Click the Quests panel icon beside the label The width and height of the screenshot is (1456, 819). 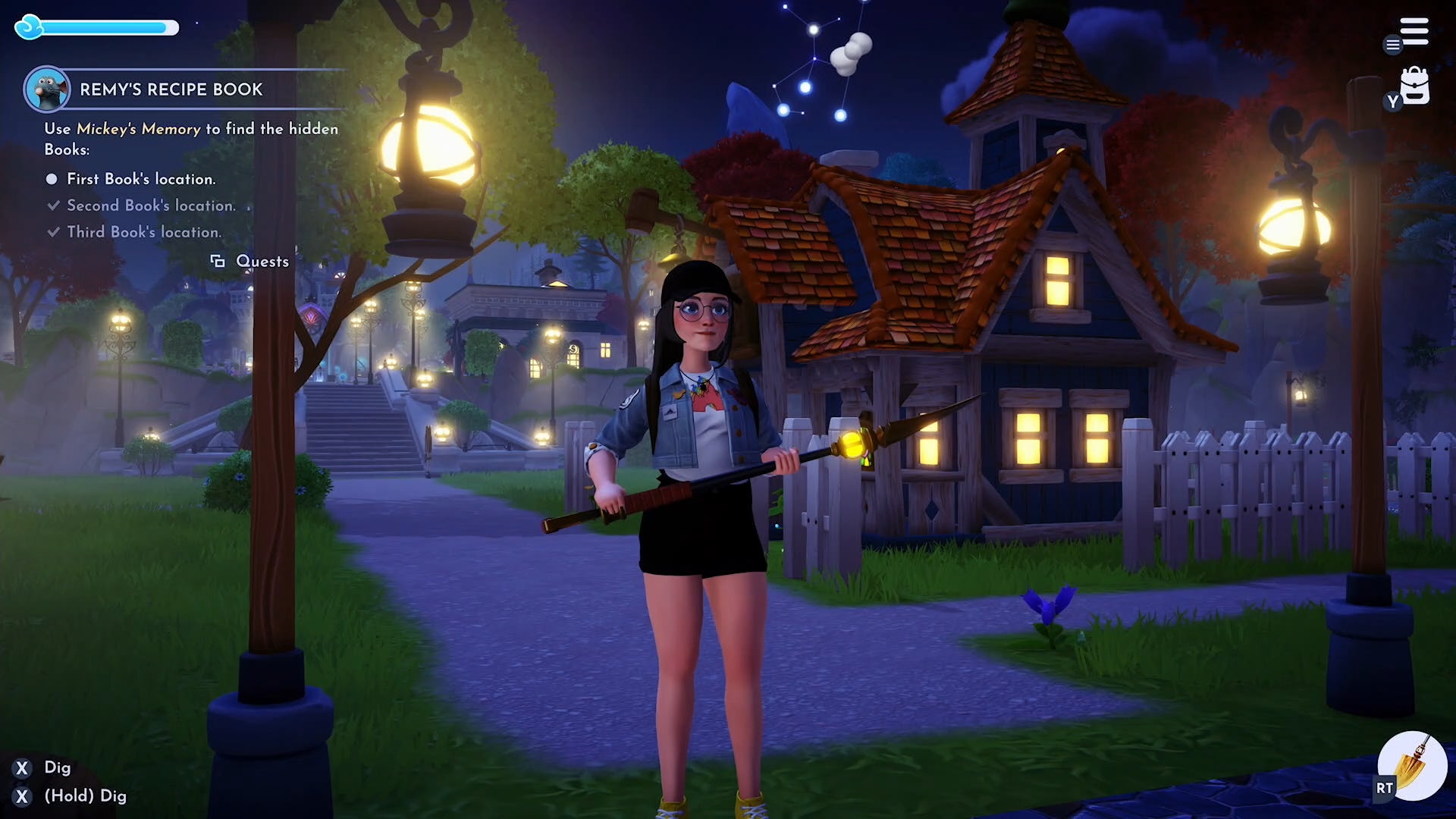[x=218, y=261]
